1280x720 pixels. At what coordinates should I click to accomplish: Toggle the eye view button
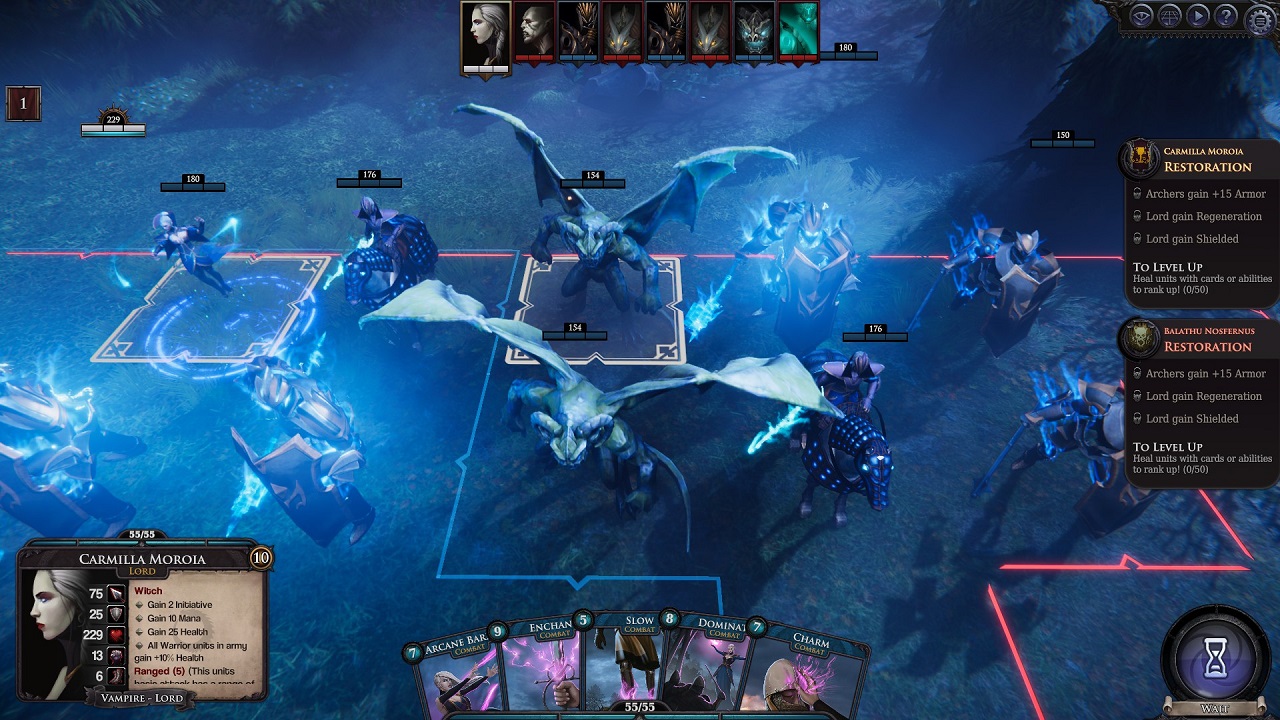(x=1141, y=16)
